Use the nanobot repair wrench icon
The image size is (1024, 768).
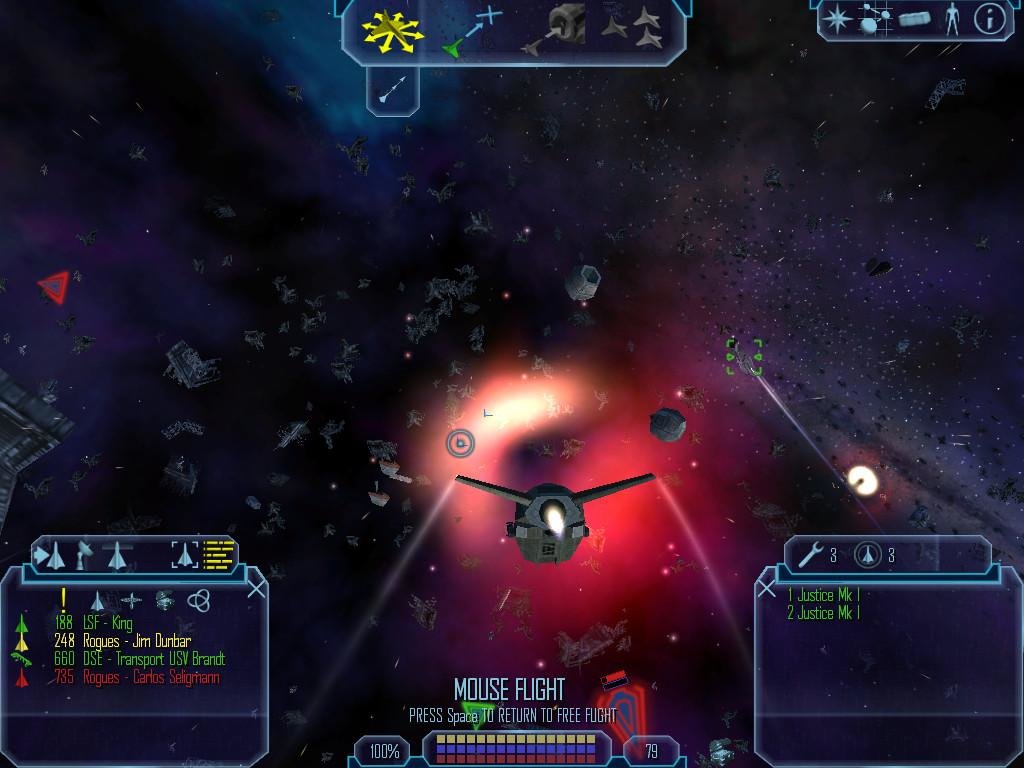[812, 555]
